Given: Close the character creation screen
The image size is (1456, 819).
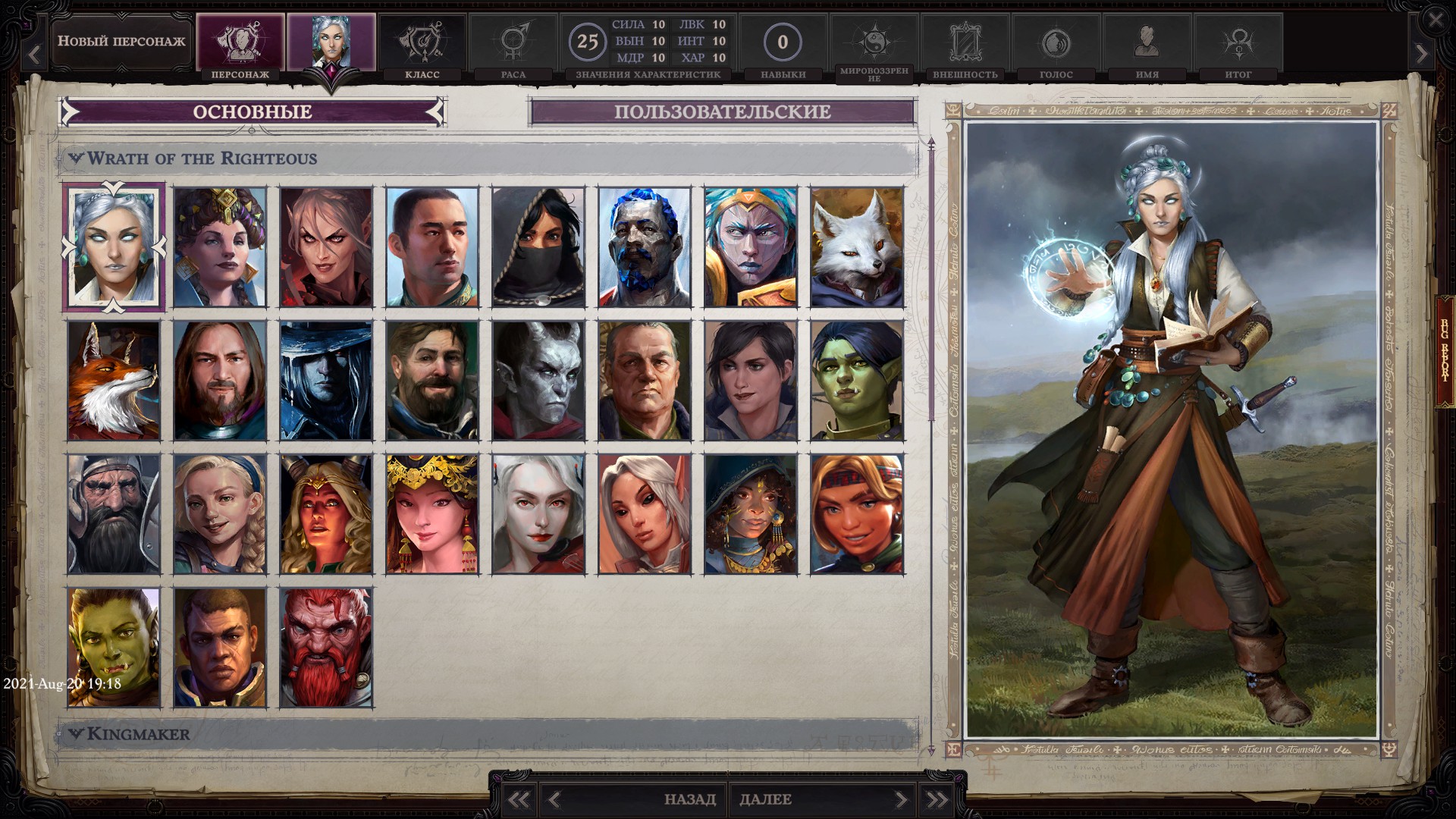Looking at the screenshot, I should (x=1435, y=20).
